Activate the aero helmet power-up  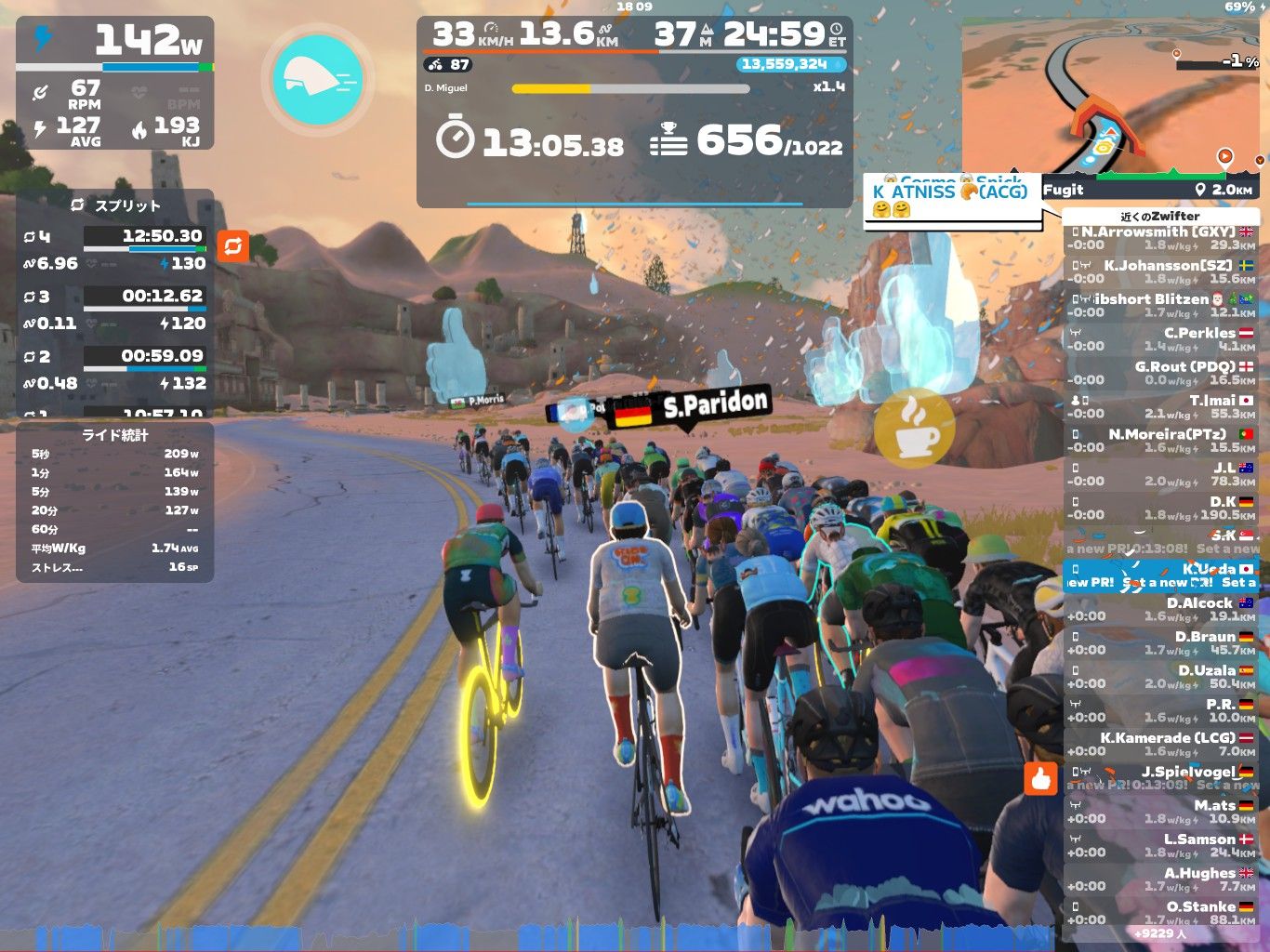318,79
